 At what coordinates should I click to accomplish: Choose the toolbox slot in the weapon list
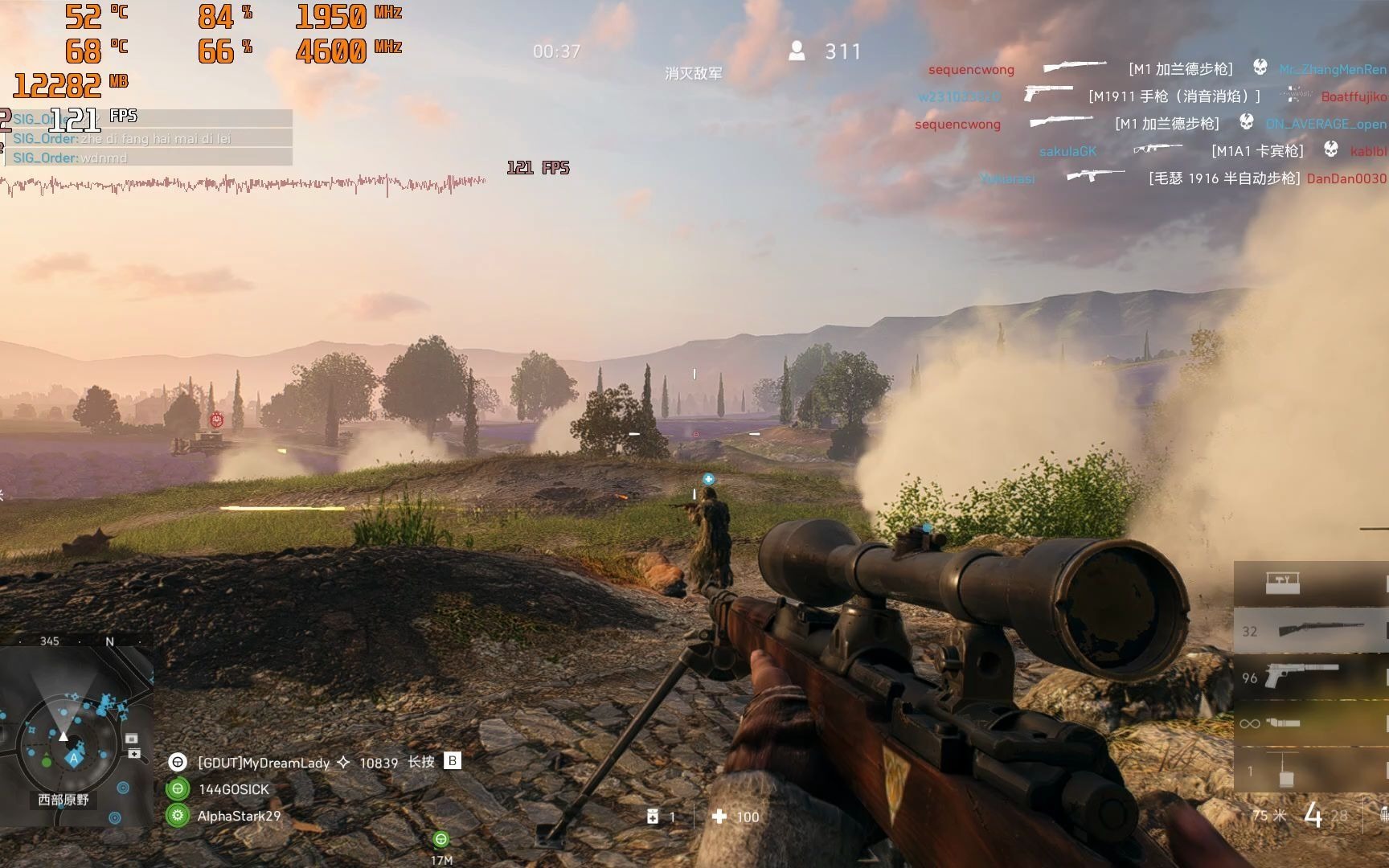tap(1282, 583)
